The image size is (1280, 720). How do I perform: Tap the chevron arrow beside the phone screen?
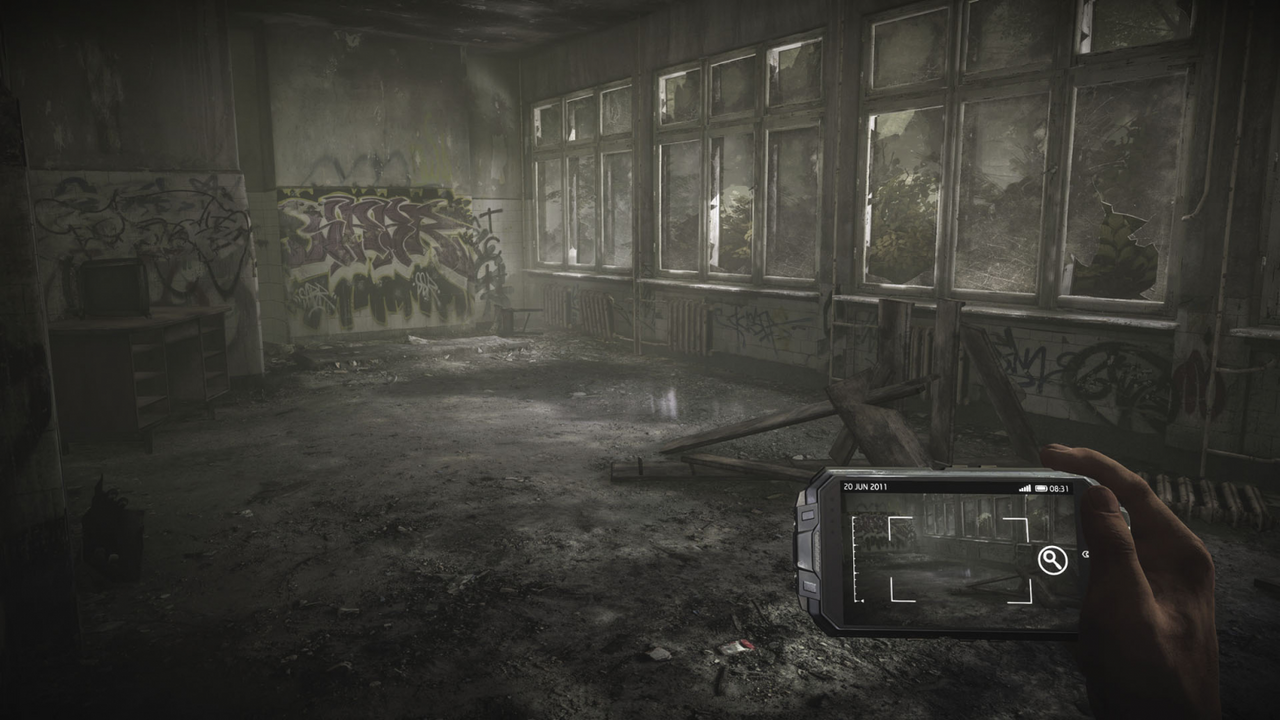click(1086, 554)
